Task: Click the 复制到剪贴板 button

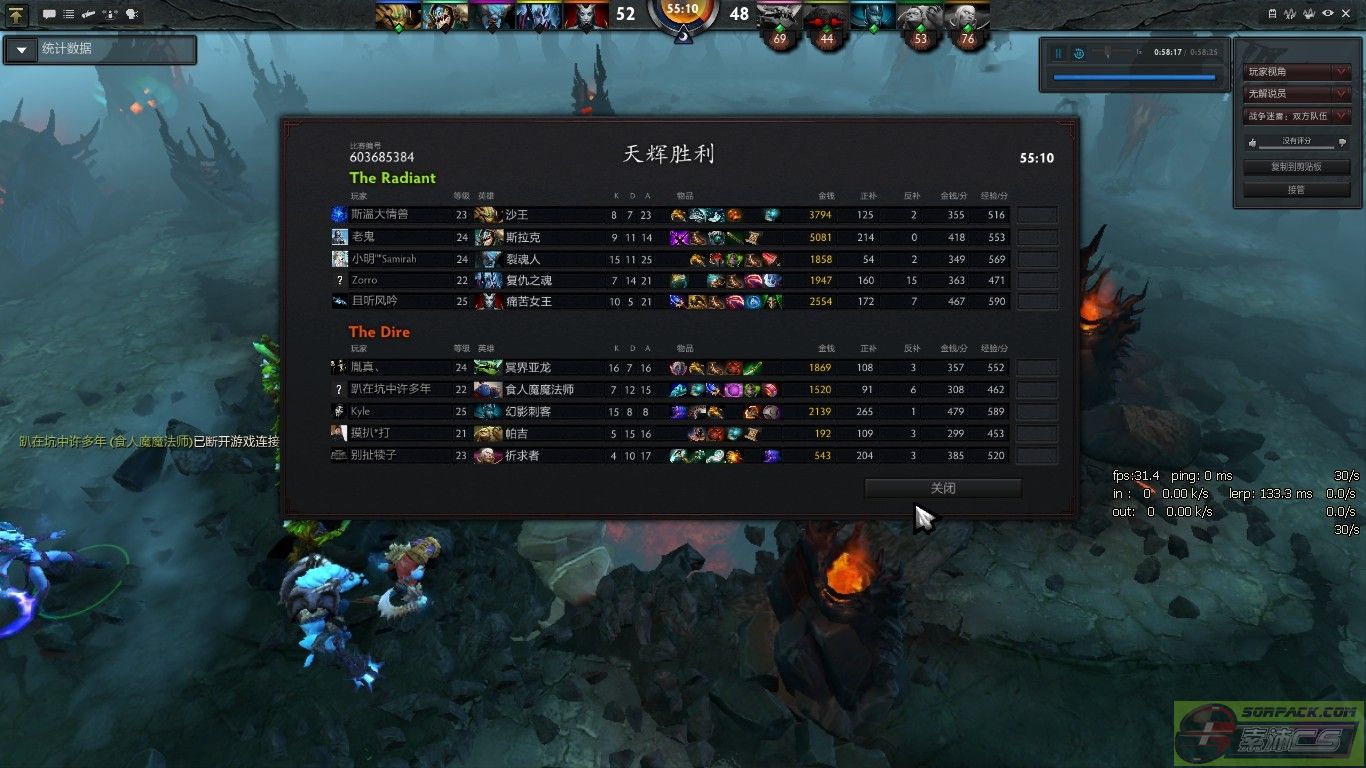Action: [x=1296, y=167]
